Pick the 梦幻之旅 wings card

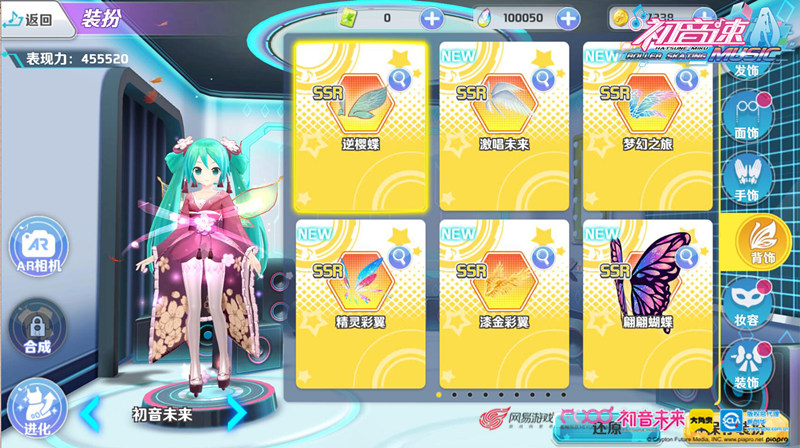[x=647, y=124]
